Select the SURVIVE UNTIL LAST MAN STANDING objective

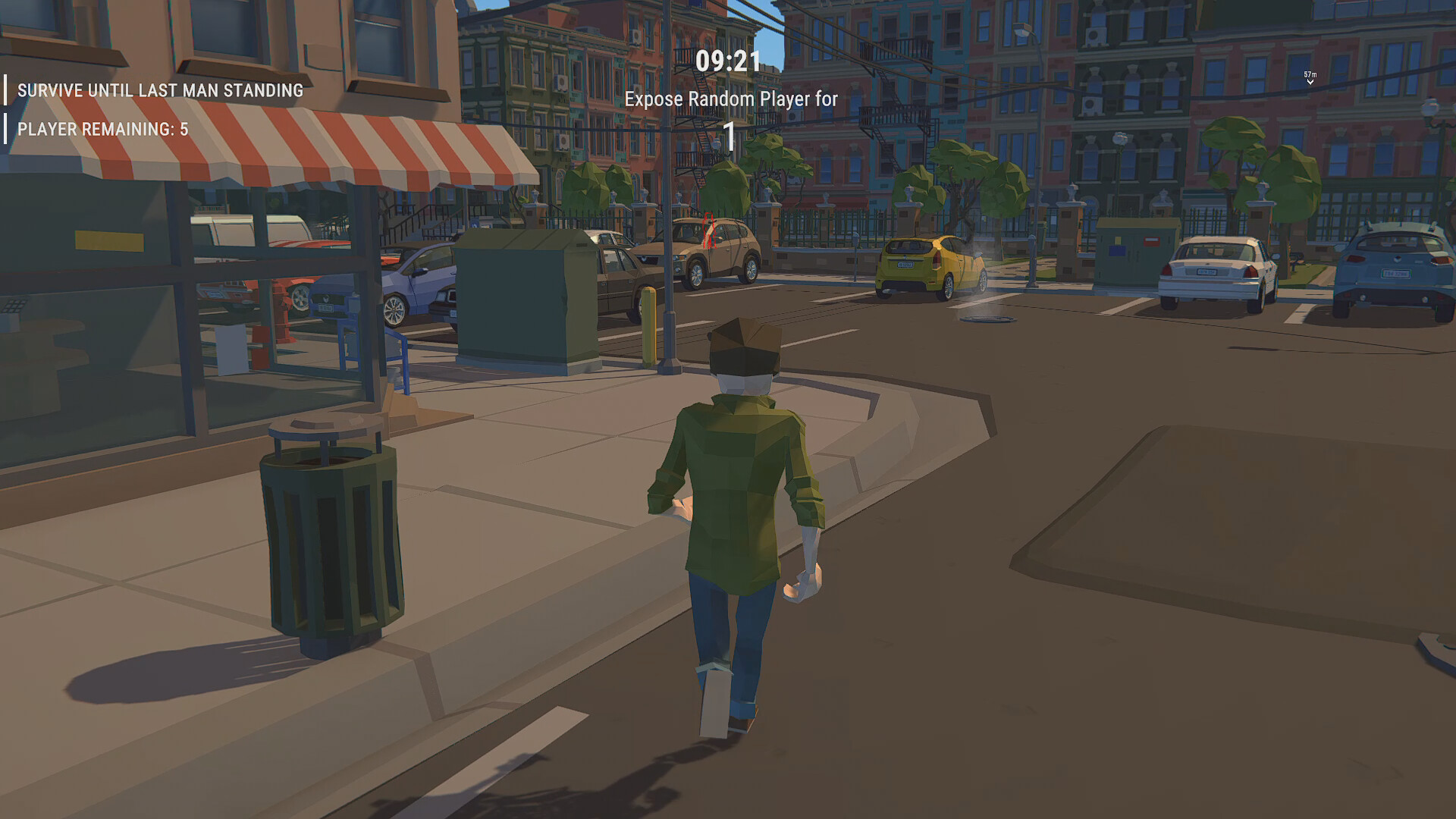pos(161,89)
